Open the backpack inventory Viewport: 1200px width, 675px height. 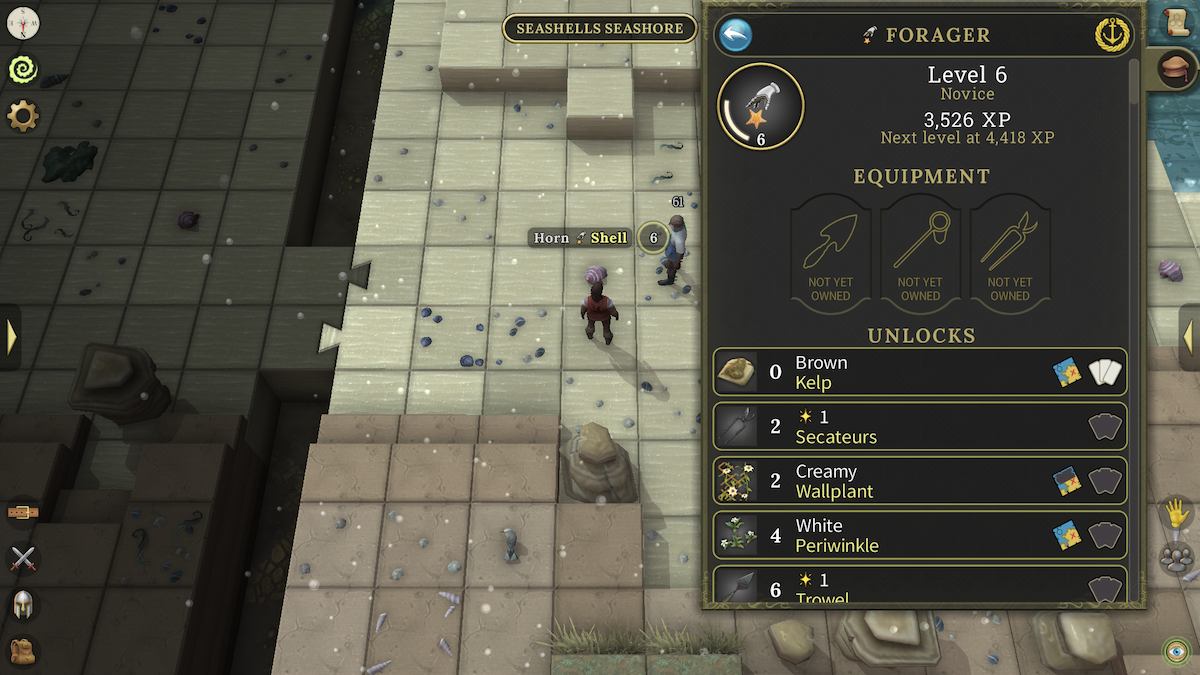point(22,651)
